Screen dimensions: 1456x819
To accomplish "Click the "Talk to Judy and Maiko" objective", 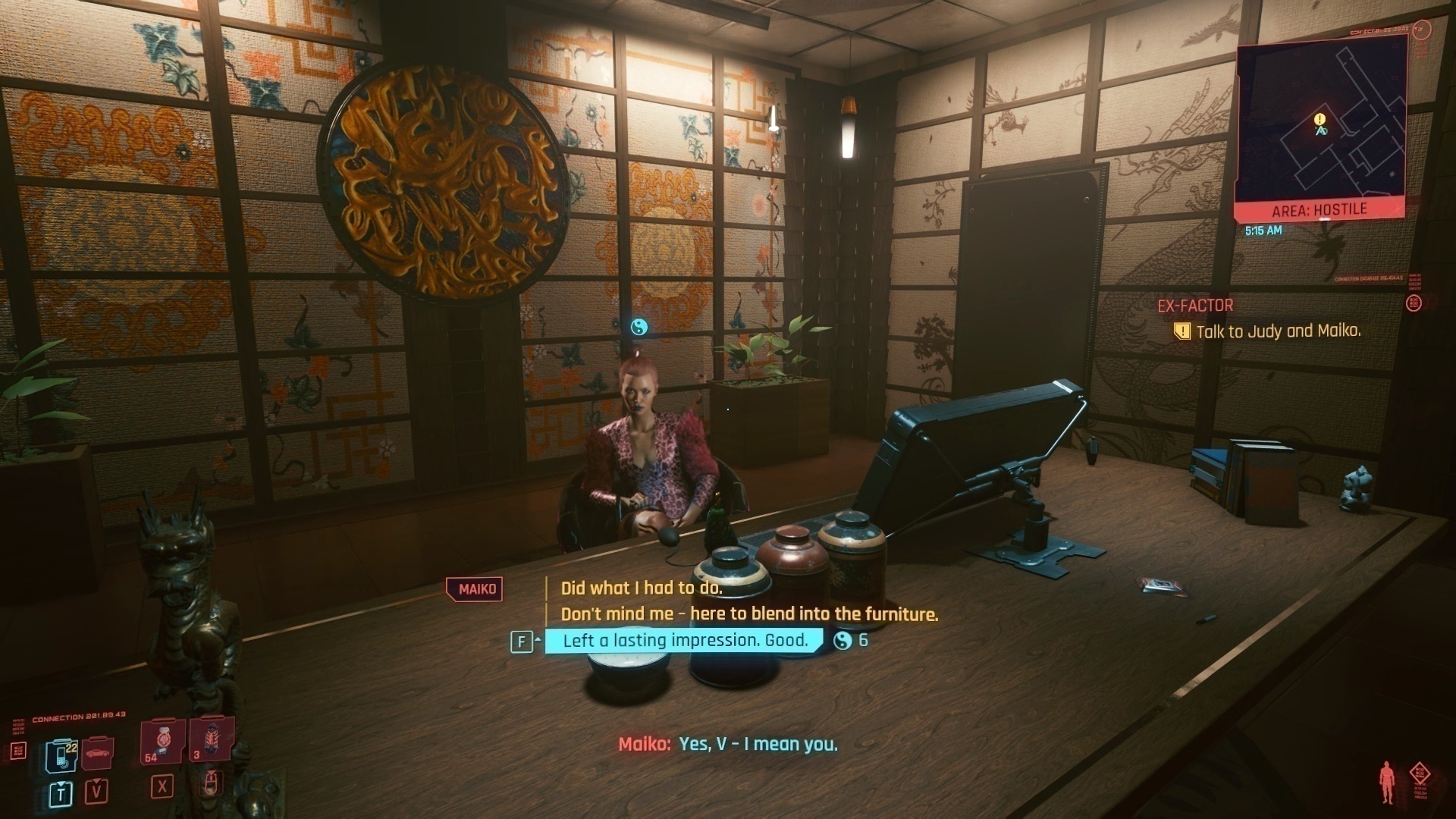I will click(1278, 331).
